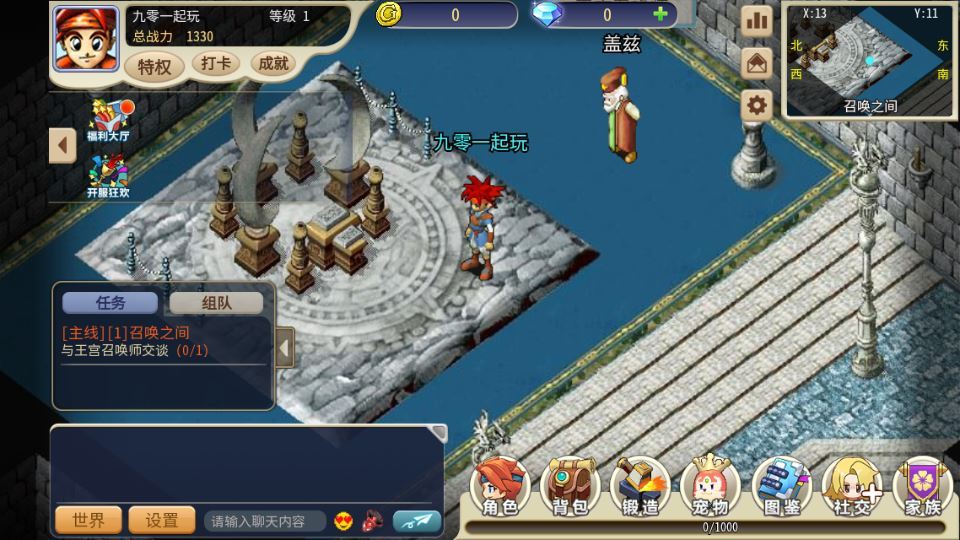The image size is (960, 540).
Task: Open the 特权 privileges button
Action: [154, 67]
